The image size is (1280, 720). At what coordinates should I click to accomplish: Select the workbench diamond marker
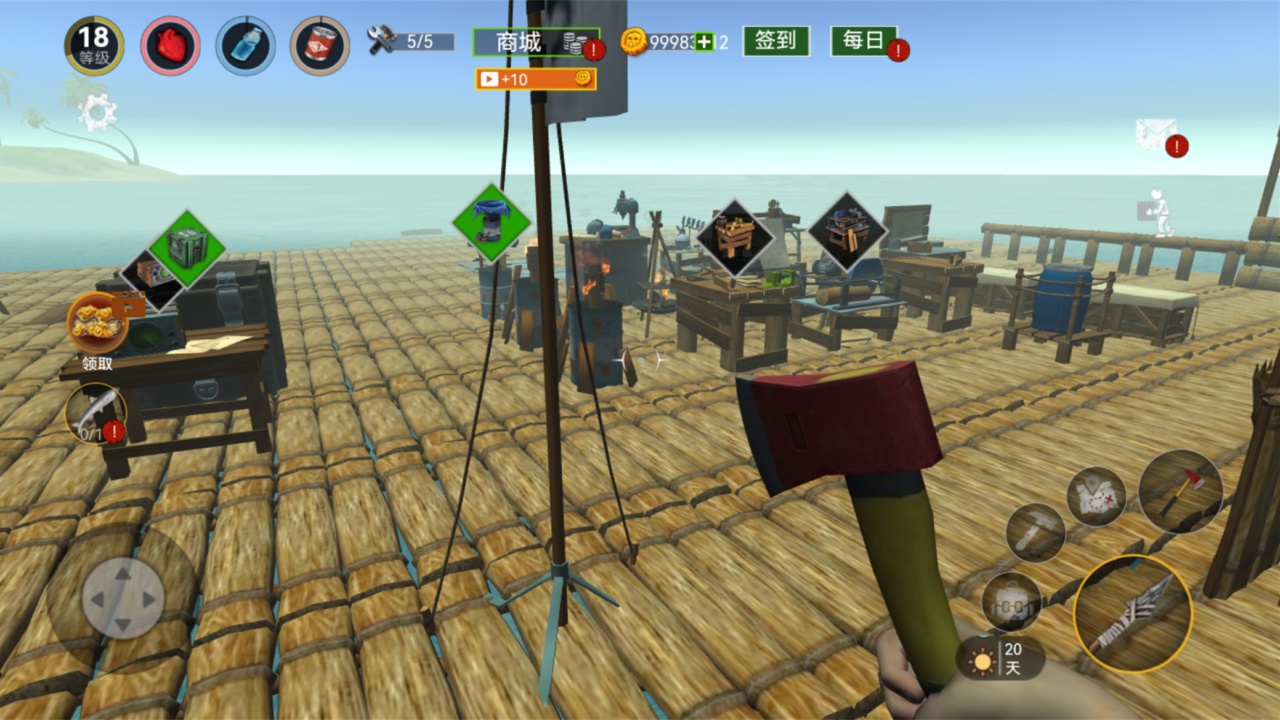tap(735, 238)
